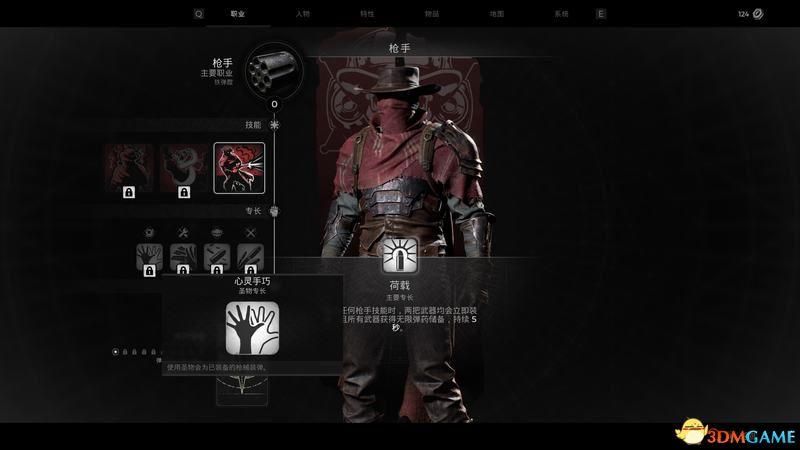Screen dimensions: 800x450
Task: Show the 地图 map tab
Action: (496, 15)
